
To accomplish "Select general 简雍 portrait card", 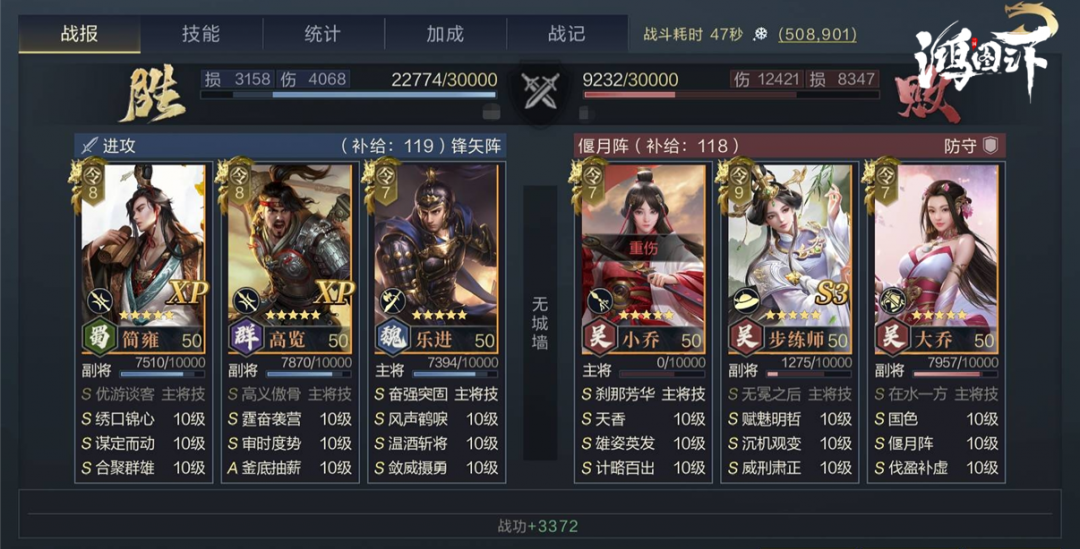I will click(x=143, y=250).
